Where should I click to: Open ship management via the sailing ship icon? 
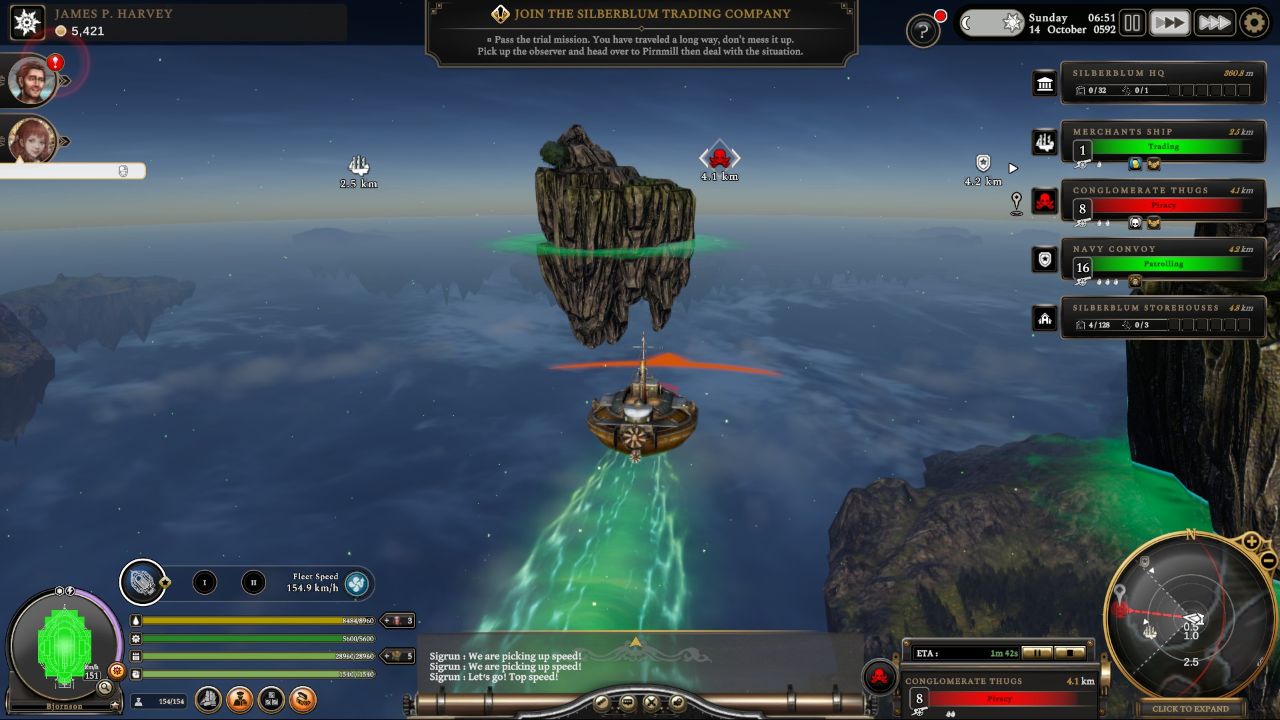(207, 701)
